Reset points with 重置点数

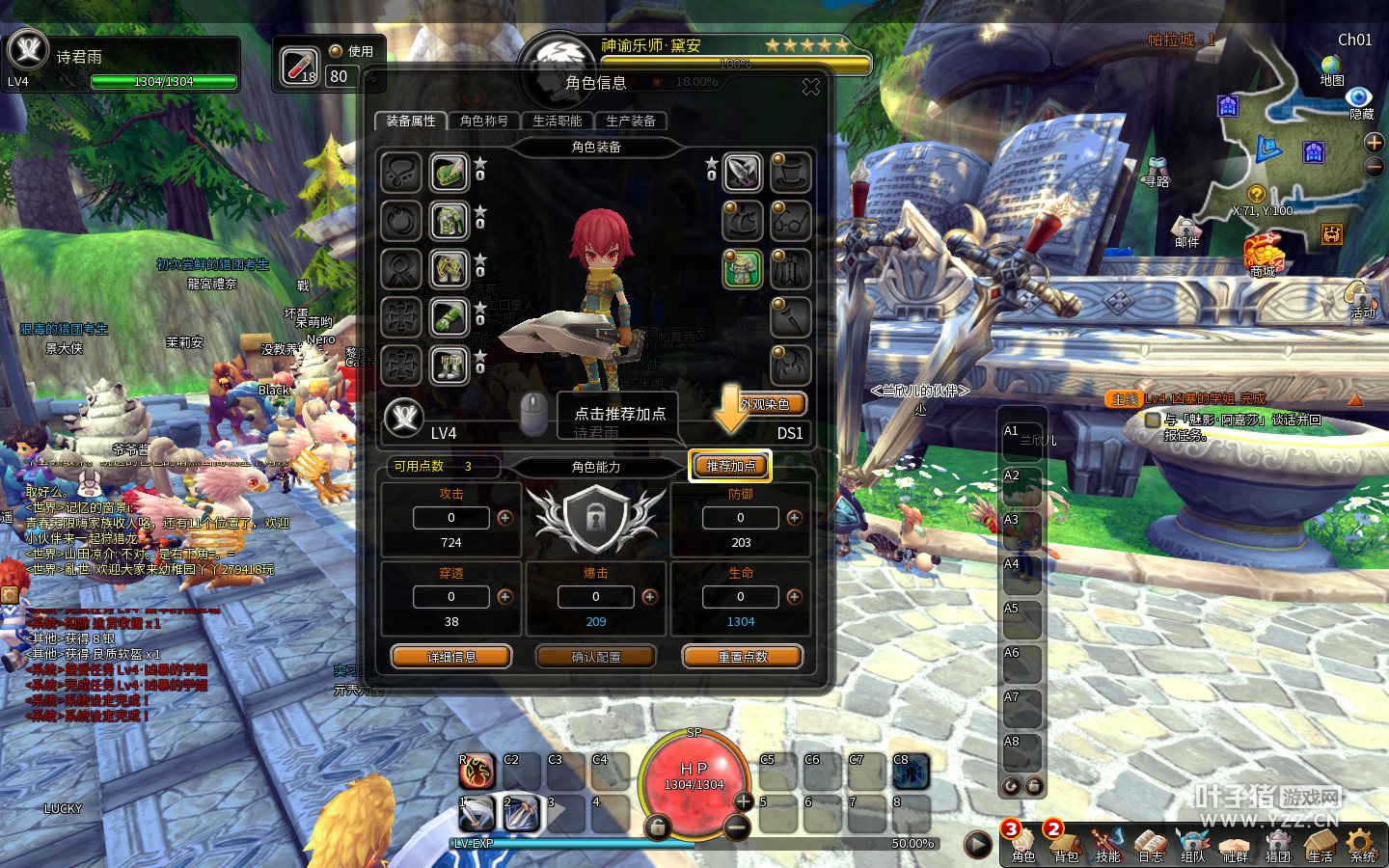pyautogui.click(x=743, y=657)
